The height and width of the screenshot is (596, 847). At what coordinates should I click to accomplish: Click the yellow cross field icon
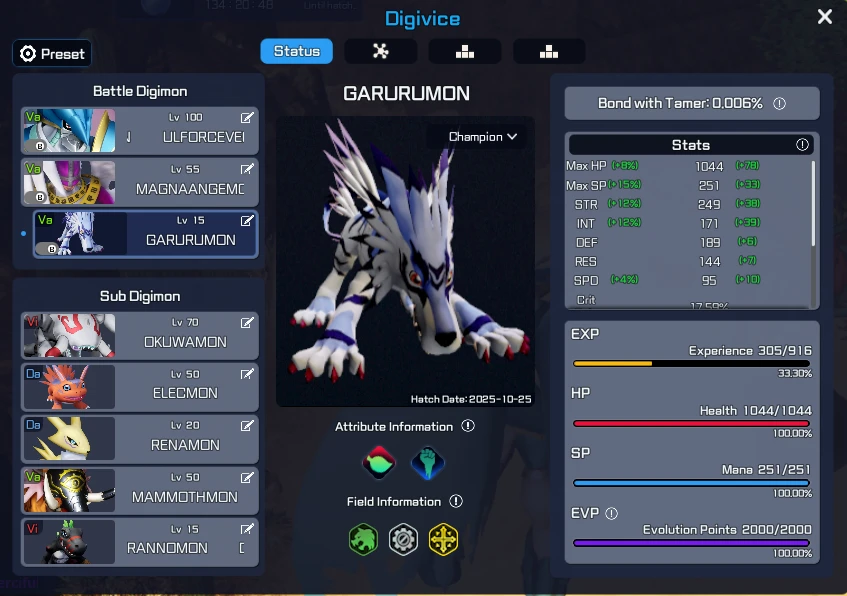(443, 540)
